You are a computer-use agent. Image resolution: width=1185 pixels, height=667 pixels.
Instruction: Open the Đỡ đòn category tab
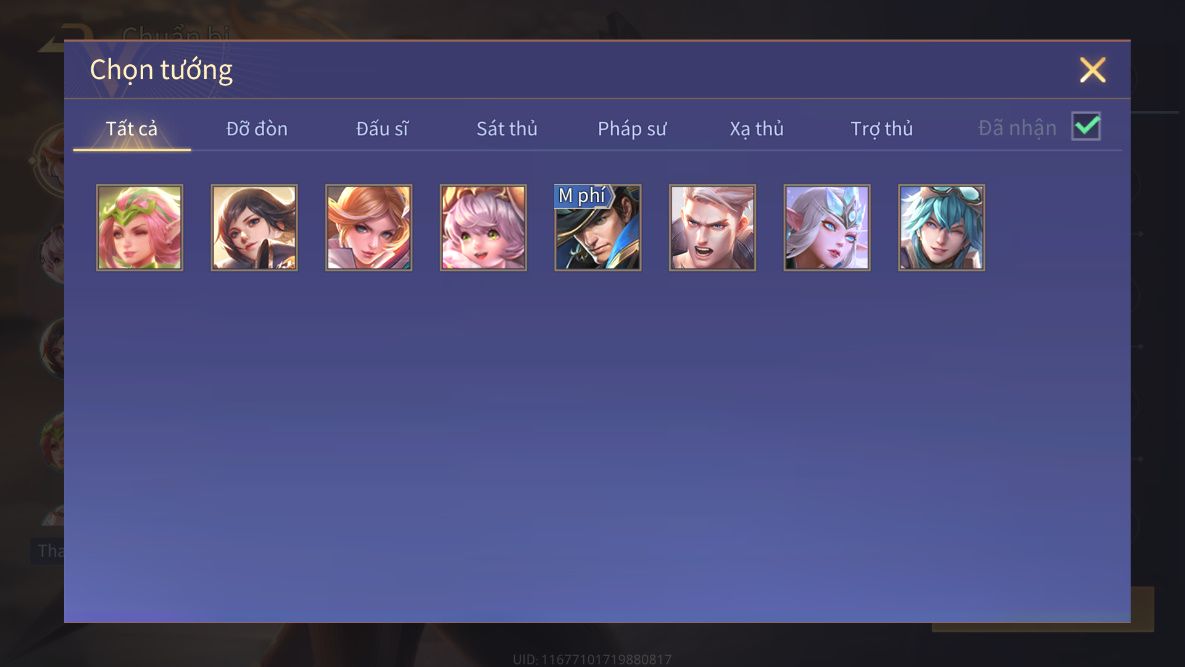click(257, 129)
